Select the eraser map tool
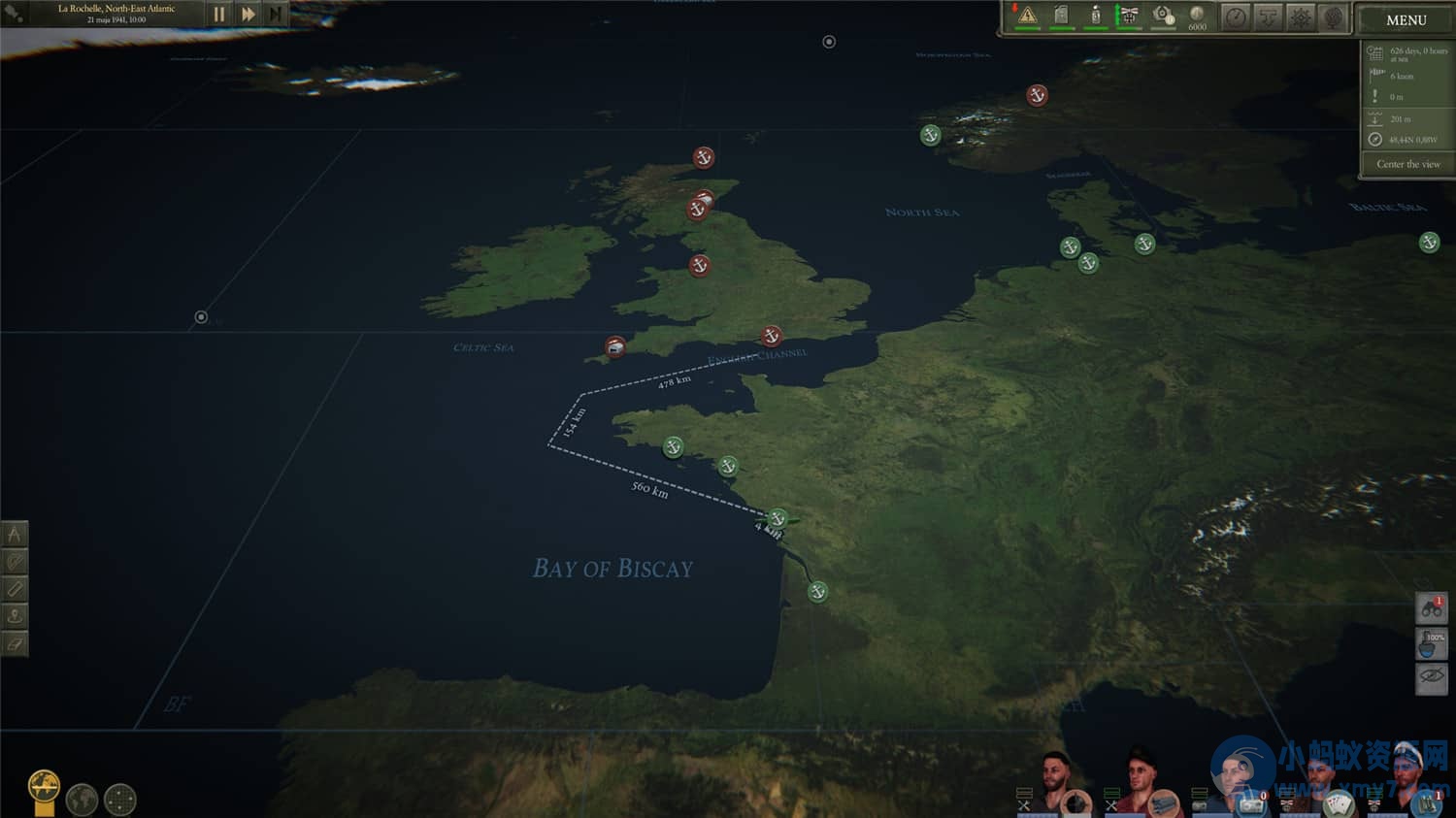Image resolution: width=1456 pixels, height=818 pixels. (x=14, y=642)
